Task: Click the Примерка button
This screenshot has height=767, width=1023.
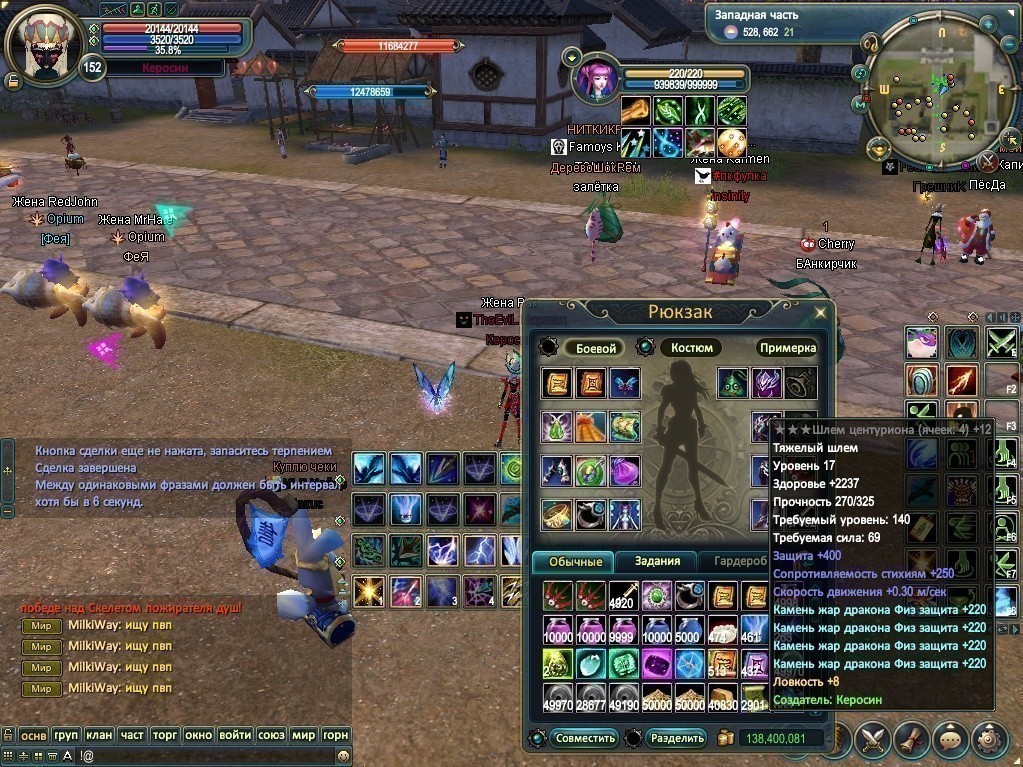Action: (x=787, y=348)
